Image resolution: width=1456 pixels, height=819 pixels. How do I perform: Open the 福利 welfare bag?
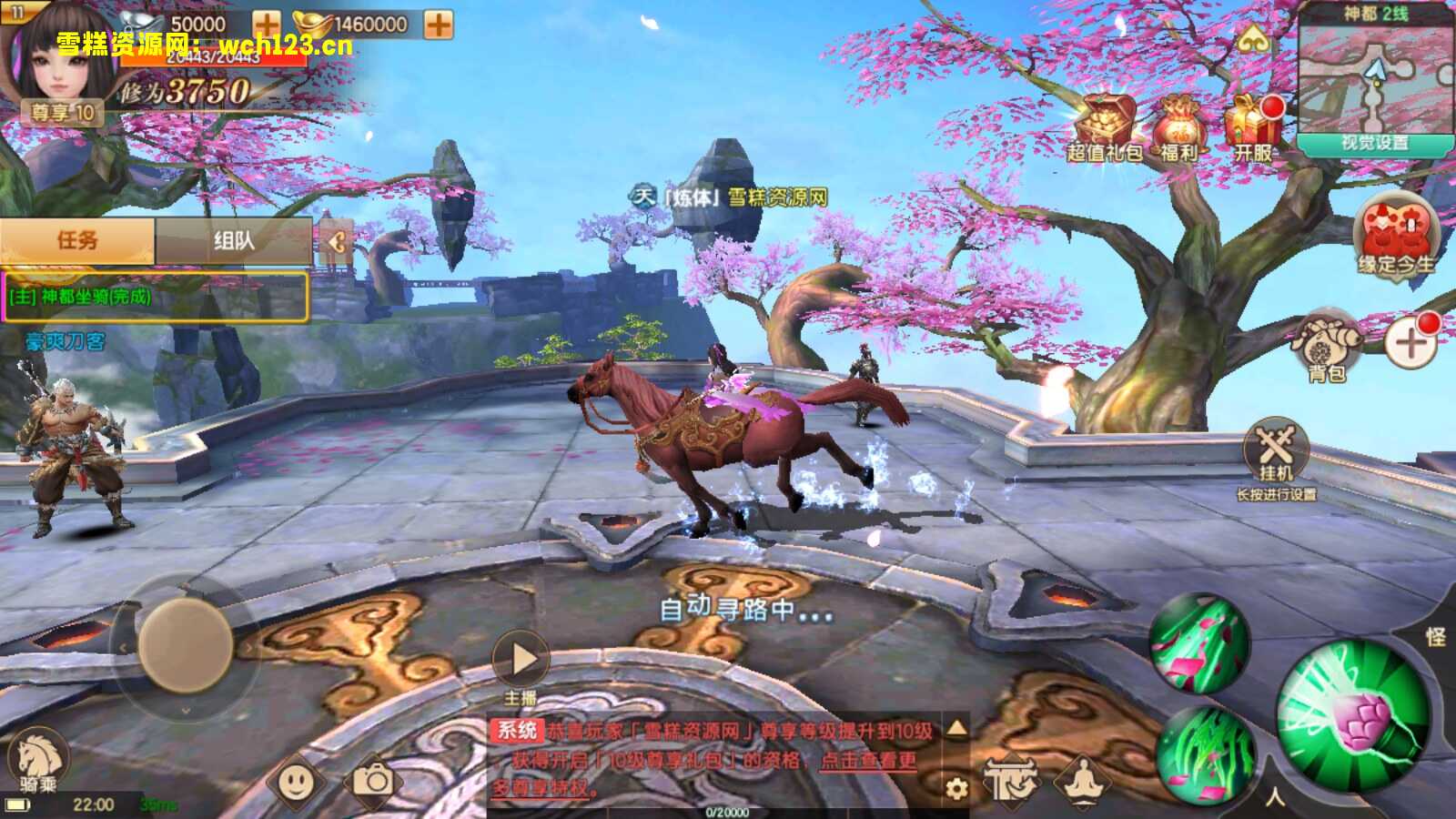[1179, 128]
